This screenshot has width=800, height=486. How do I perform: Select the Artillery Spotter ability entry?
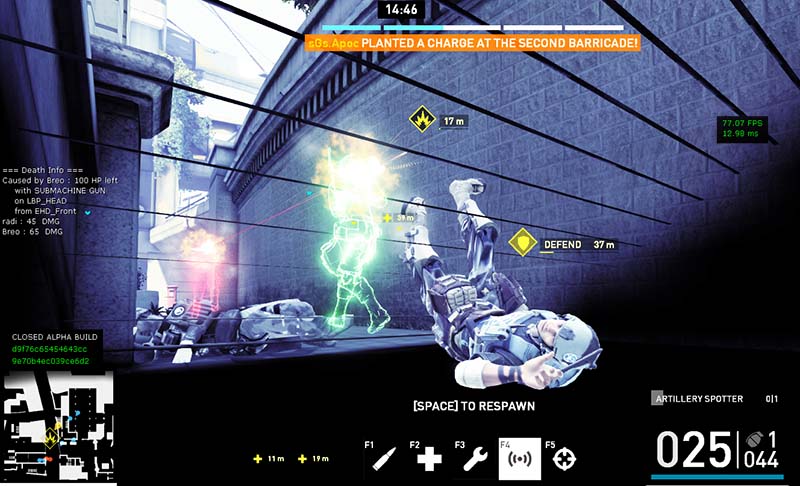(699, 399)
